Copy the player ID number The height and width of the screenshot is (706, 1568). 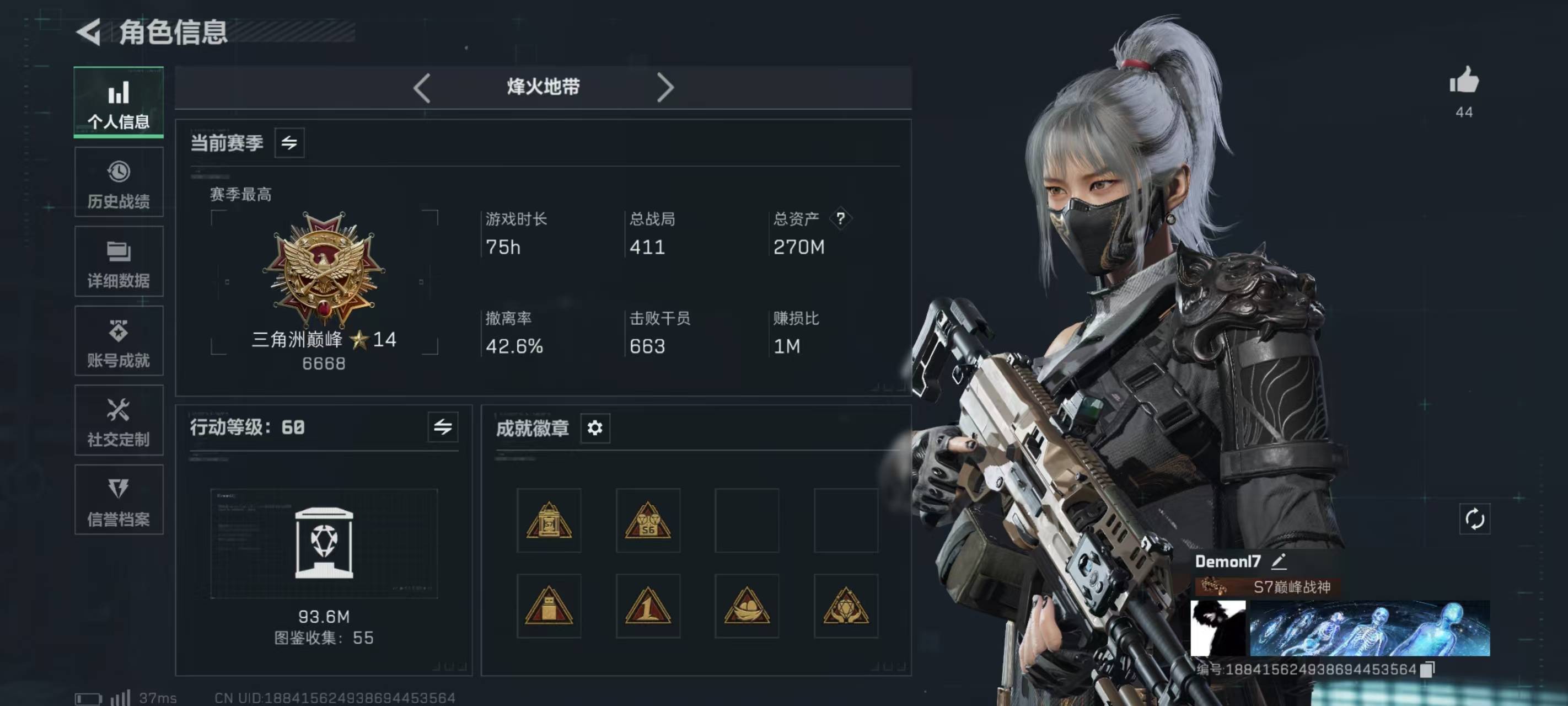pyautogui.click(x=1427, y=670)
